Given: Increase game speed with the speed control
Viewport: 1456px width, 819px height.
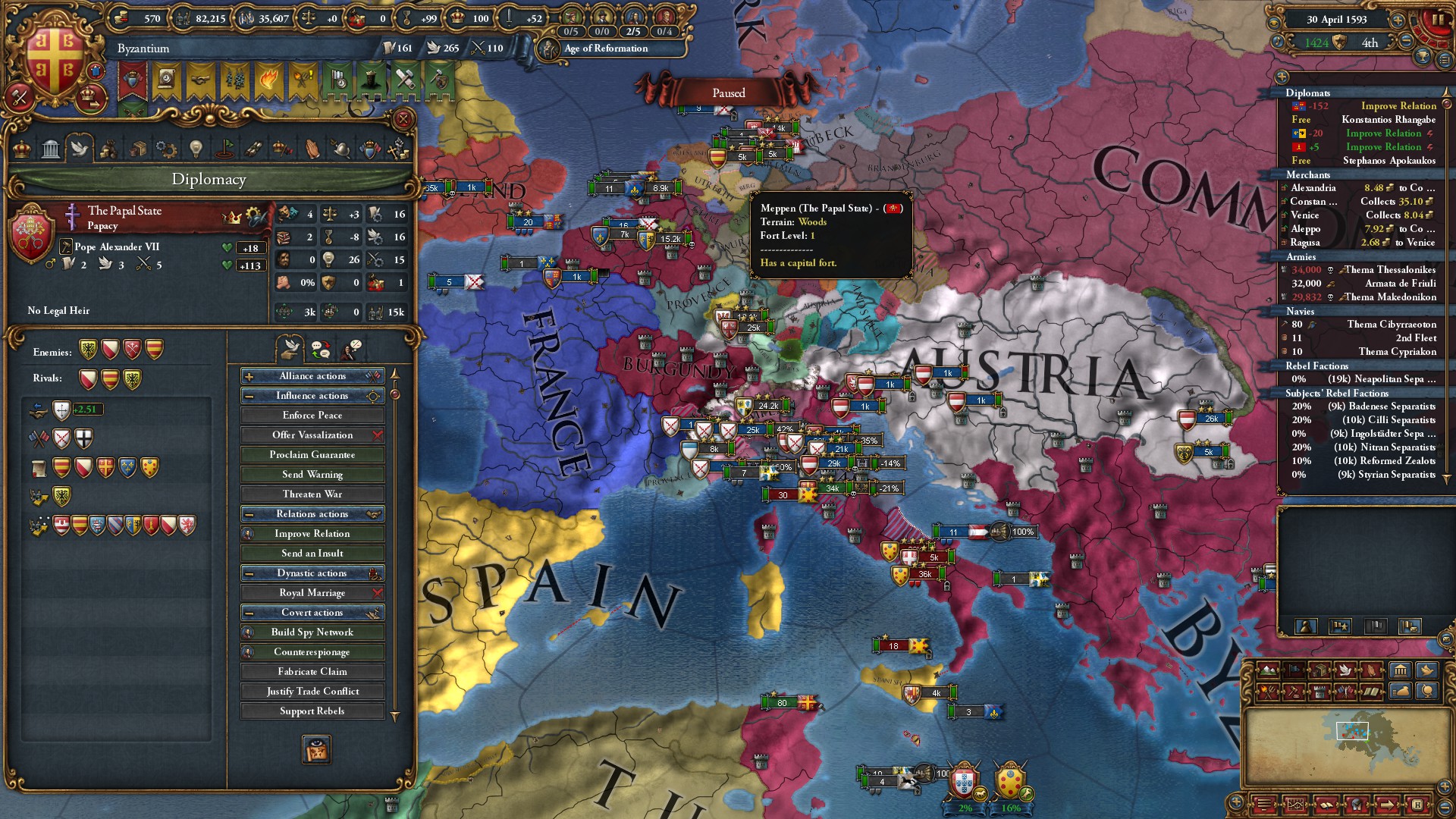Looking at the screenshot, I should [1398, 20].
